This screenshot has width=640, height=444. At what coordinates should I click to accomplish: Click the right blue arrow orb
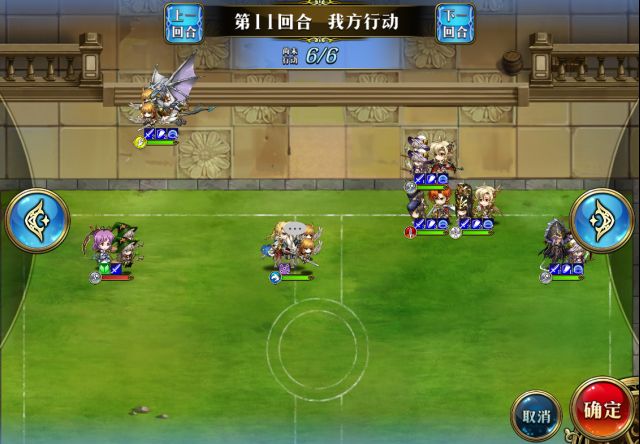click(603, 220)
